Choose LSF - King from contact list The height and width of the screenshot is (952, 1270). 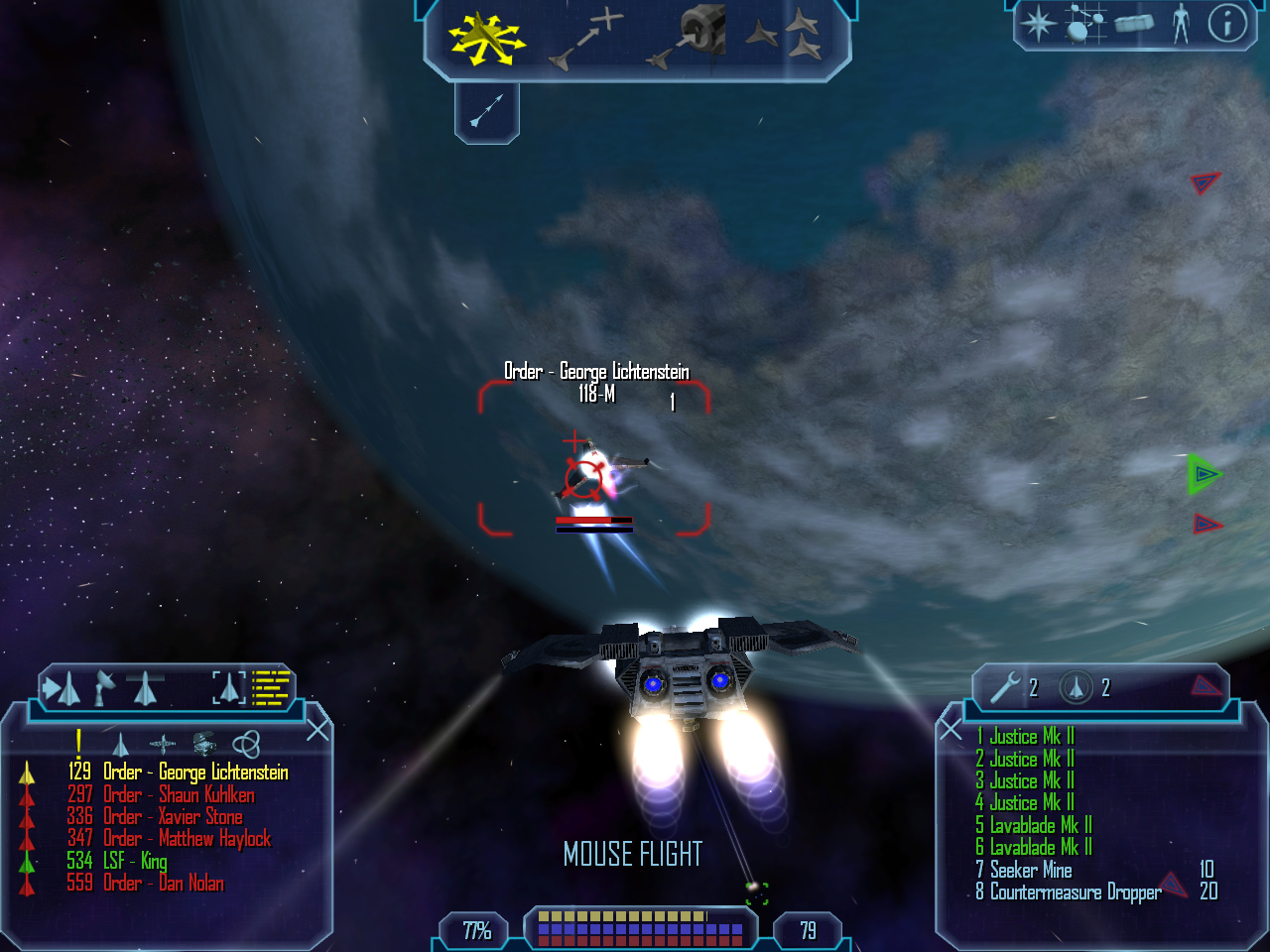click(134, 861)
